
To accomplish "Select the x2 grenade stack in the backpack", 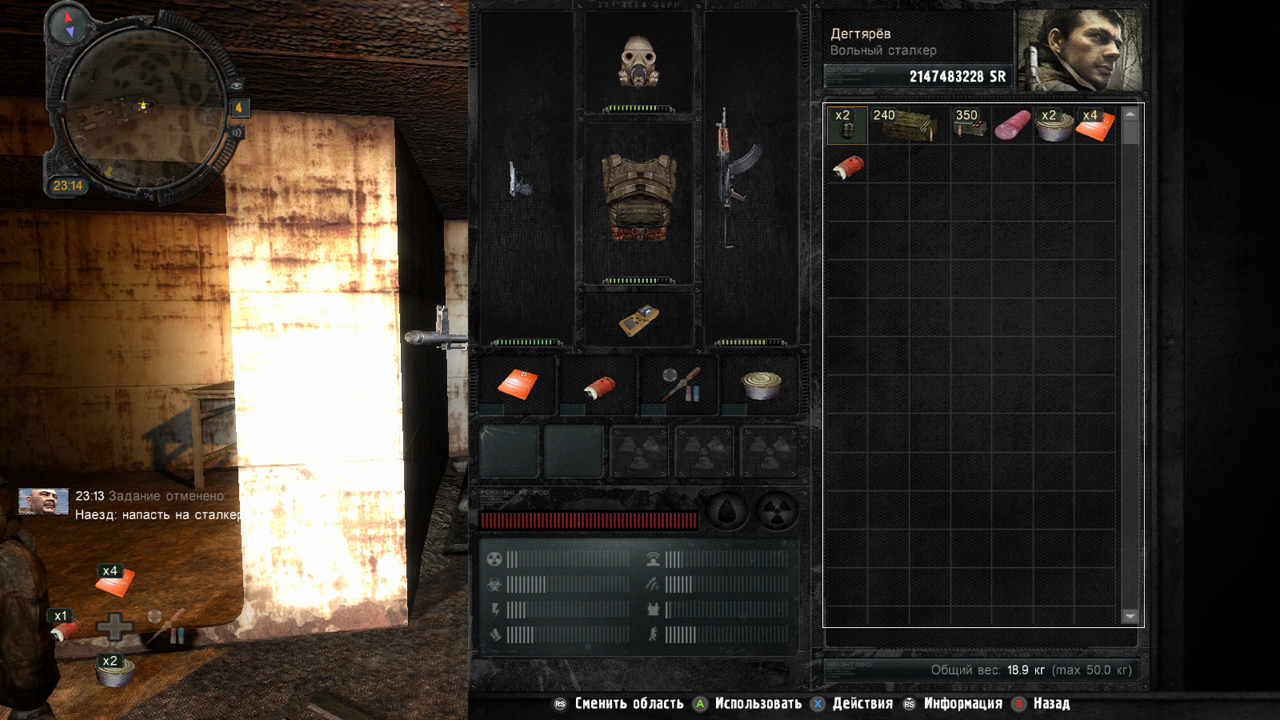I will 847,126.
